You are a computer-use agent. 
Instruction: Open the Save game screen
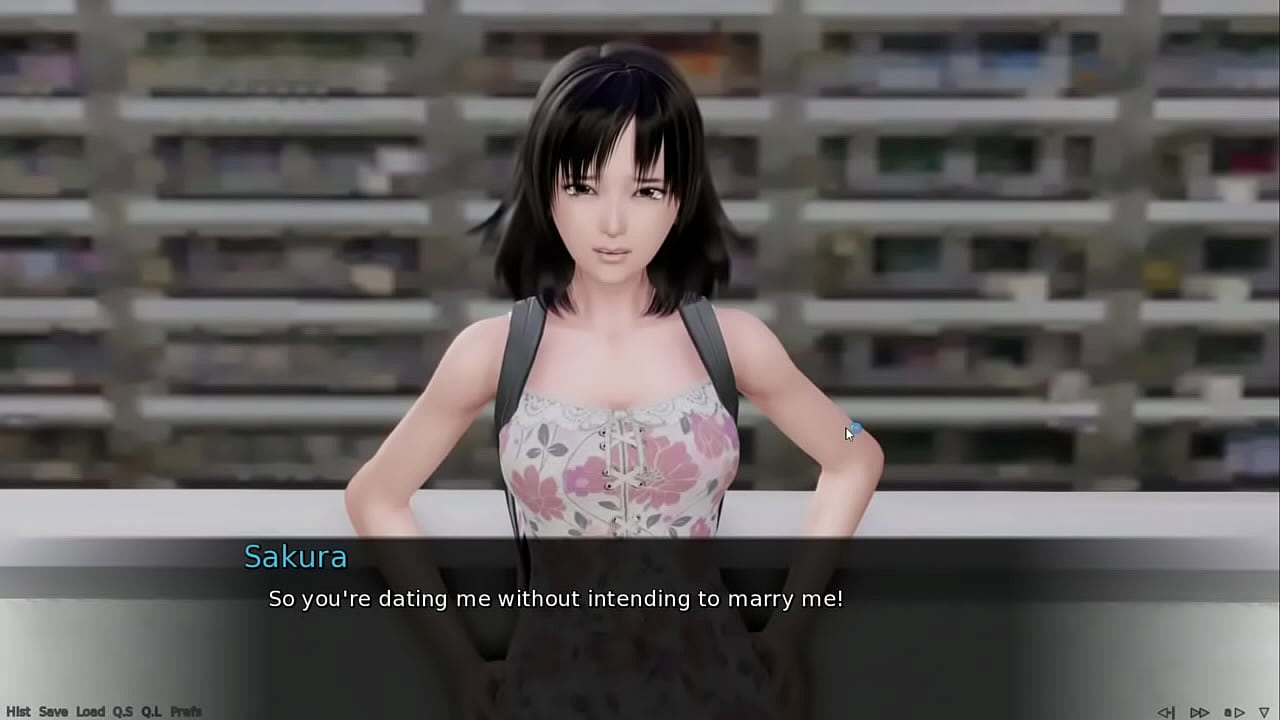click(x=56, y=711)
